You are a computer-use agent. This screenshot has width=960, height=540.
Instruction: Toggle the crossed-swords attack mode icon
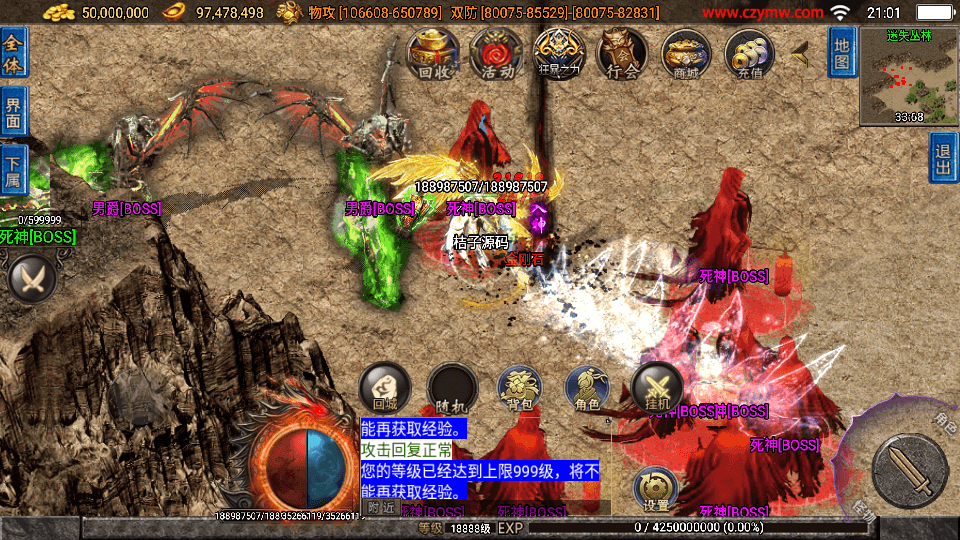point(32,278)
